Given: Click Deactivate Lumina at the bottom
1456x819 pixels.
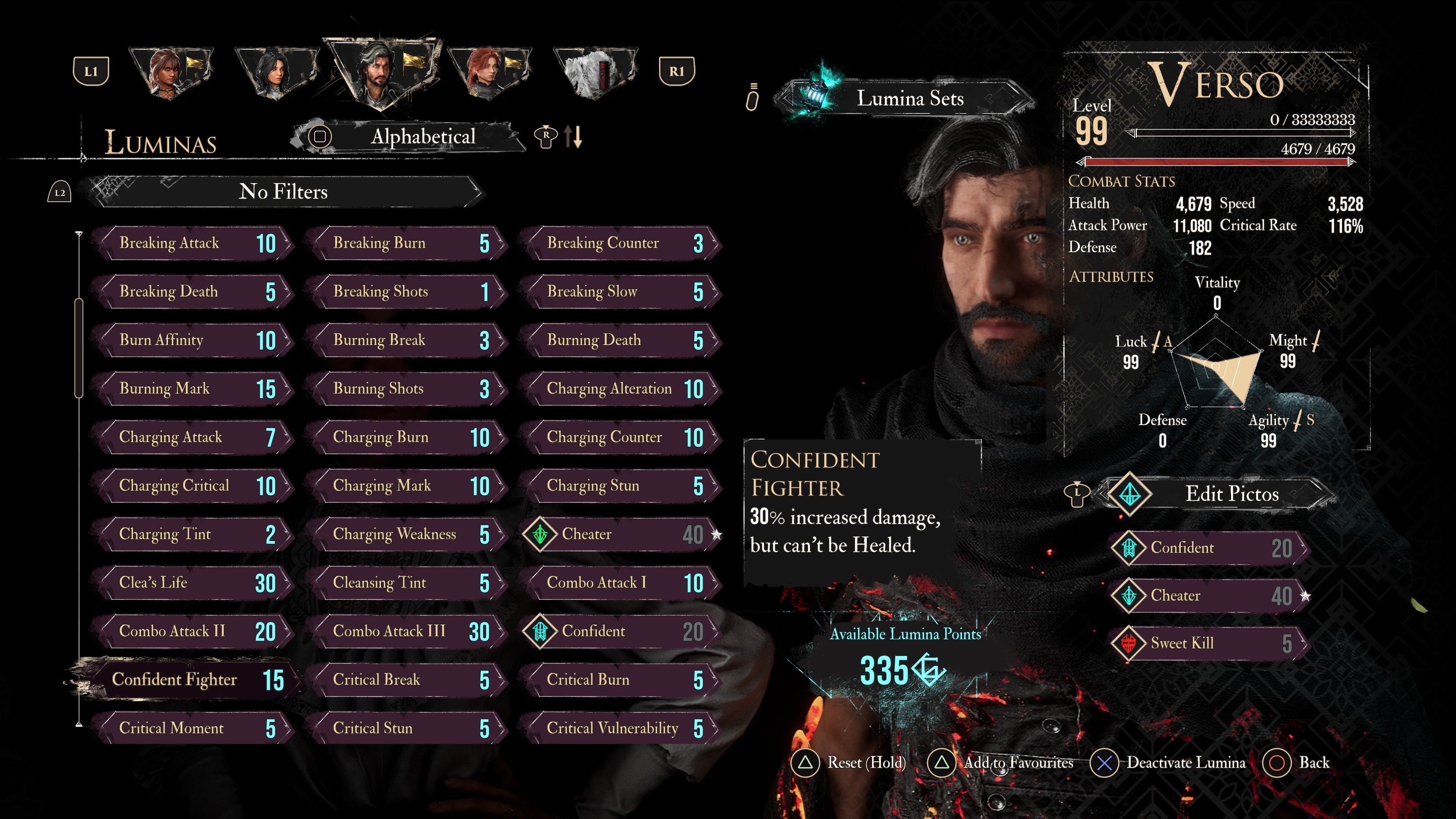Looking at the screenshot, I should click(x=1170, y=763).
